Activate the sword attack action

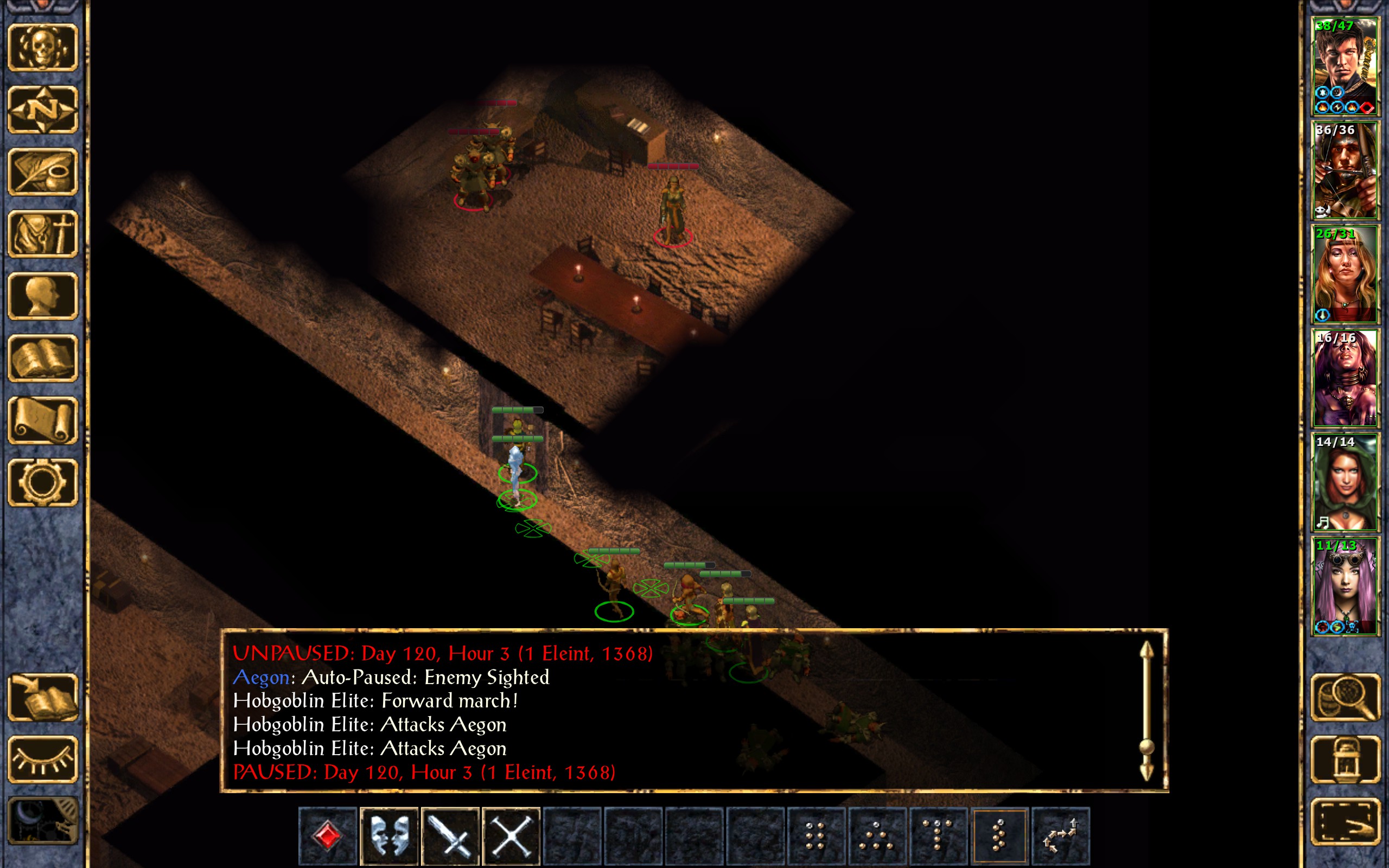(x=450, y=836)
